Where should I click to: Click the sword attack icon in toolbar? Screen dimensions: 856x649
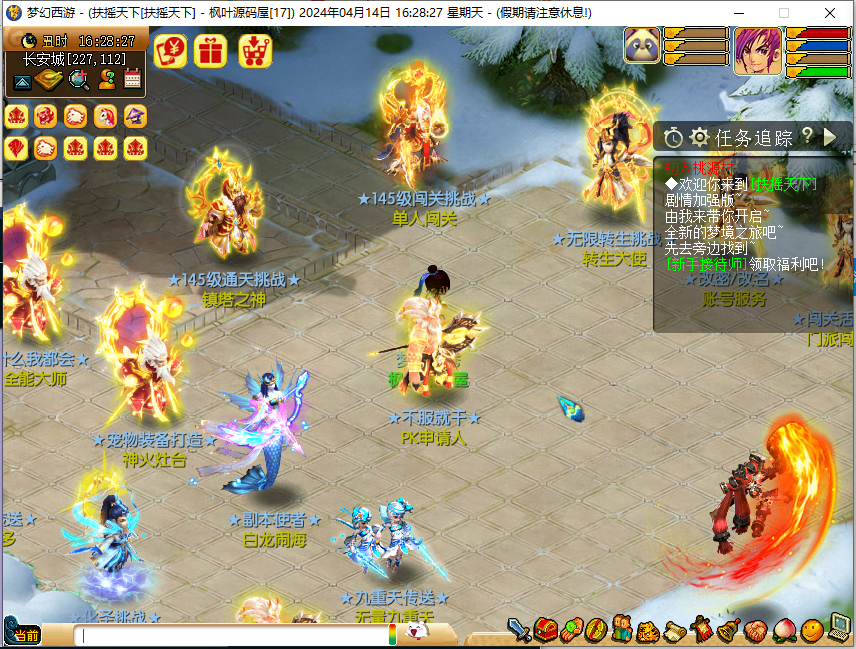point(519,630)
